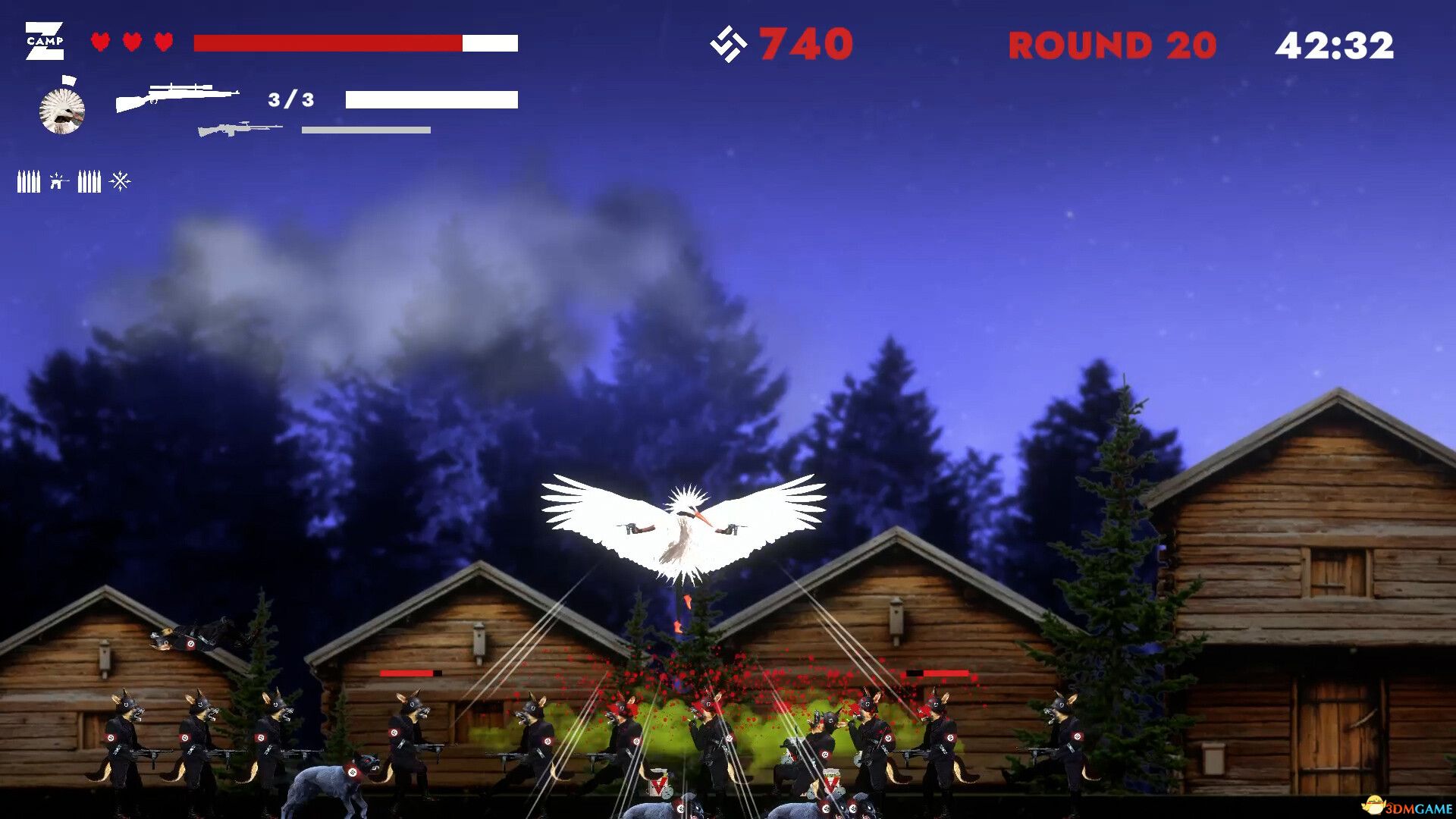This screenshot has width=1456, height=819.
Task: Switch to the grey secondary rifle
Action: (239, 129)
